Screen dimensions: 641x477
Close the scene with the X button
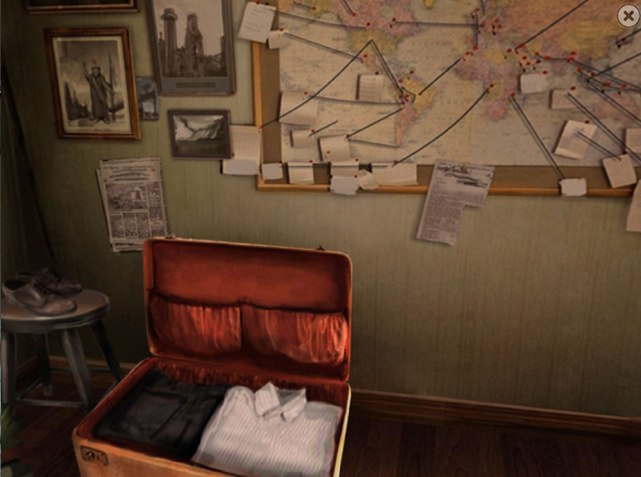tap(628, 14)
